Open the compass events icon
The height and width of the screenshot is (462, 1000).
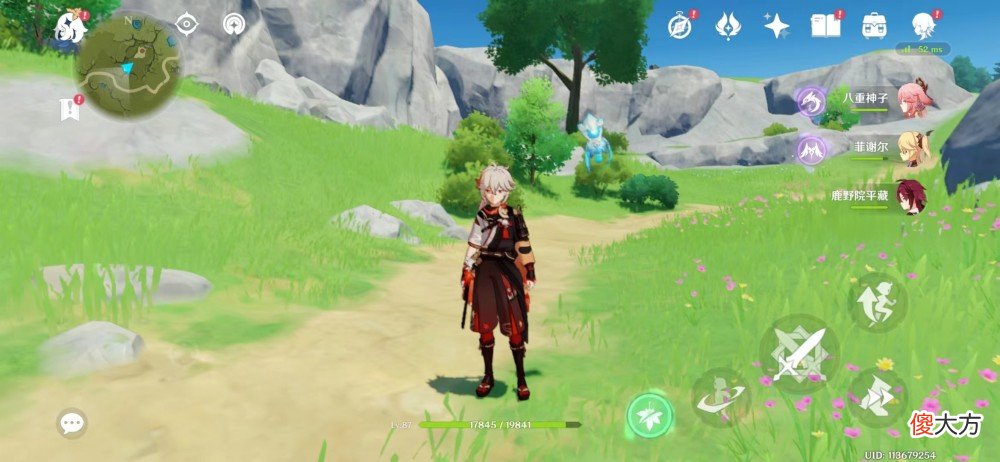[x=680, y=25]
